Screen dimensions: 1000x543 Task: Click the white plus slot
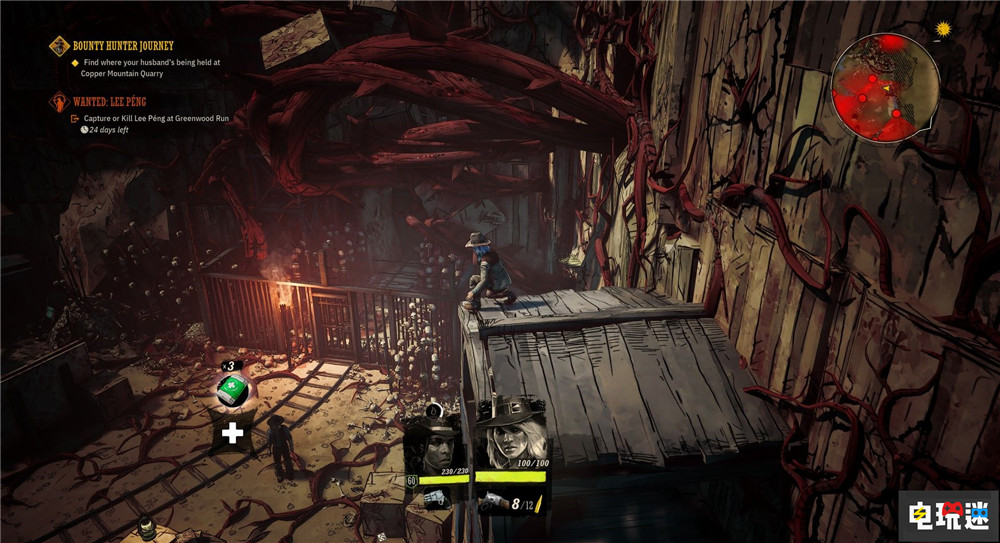(233, 433)
